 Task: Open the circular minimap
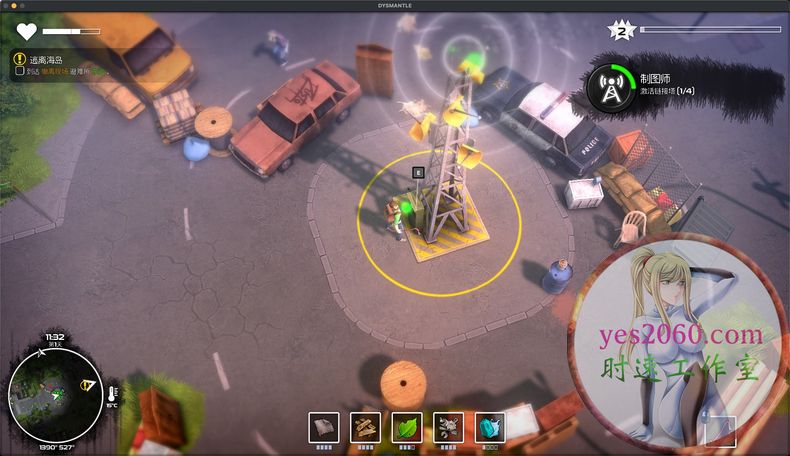coord(53,393)
